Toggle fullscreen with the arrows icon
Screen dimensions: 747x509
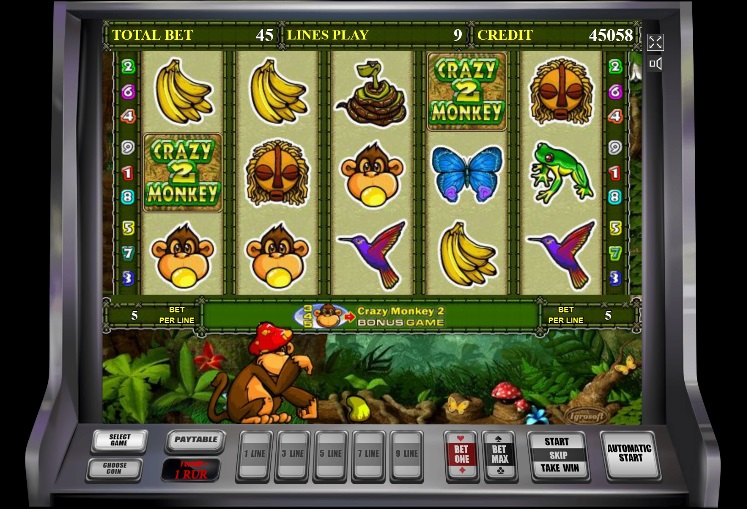[655, 42]
